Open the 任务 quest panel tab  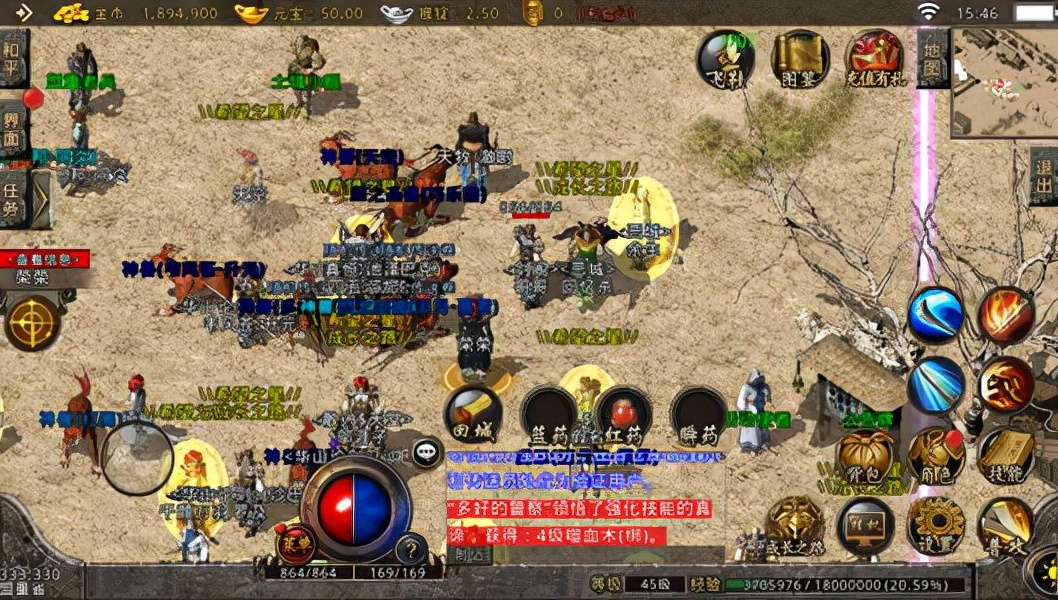pos(13,198)
